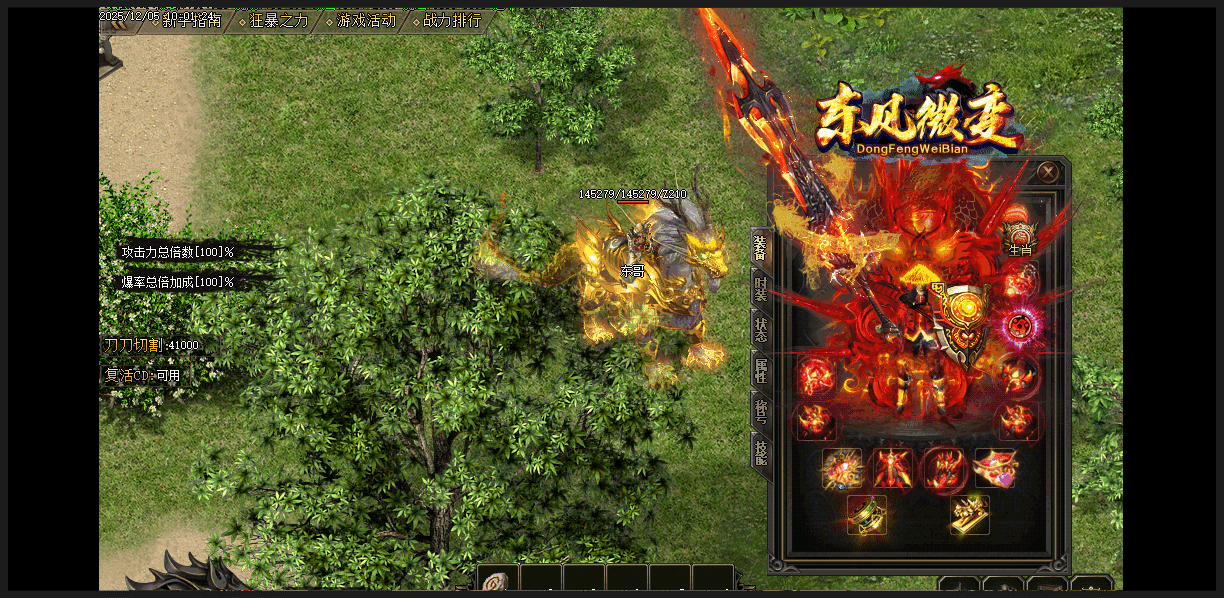Switch to the 属性 attributes tab
The image size is (1224, 598).
(x=761, y=369)
